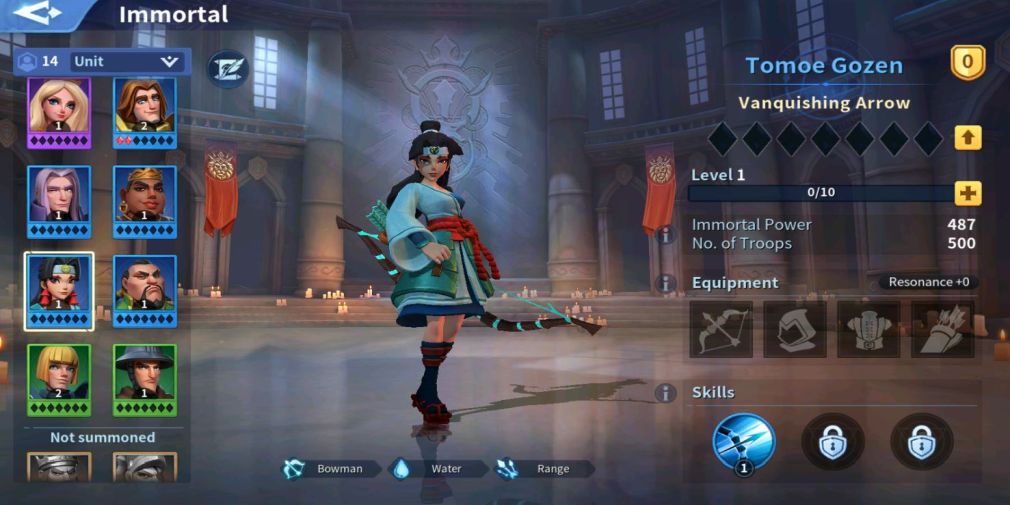Show info for the Skills section
Screen dimensions: 1010x505
tap(664, 393)
